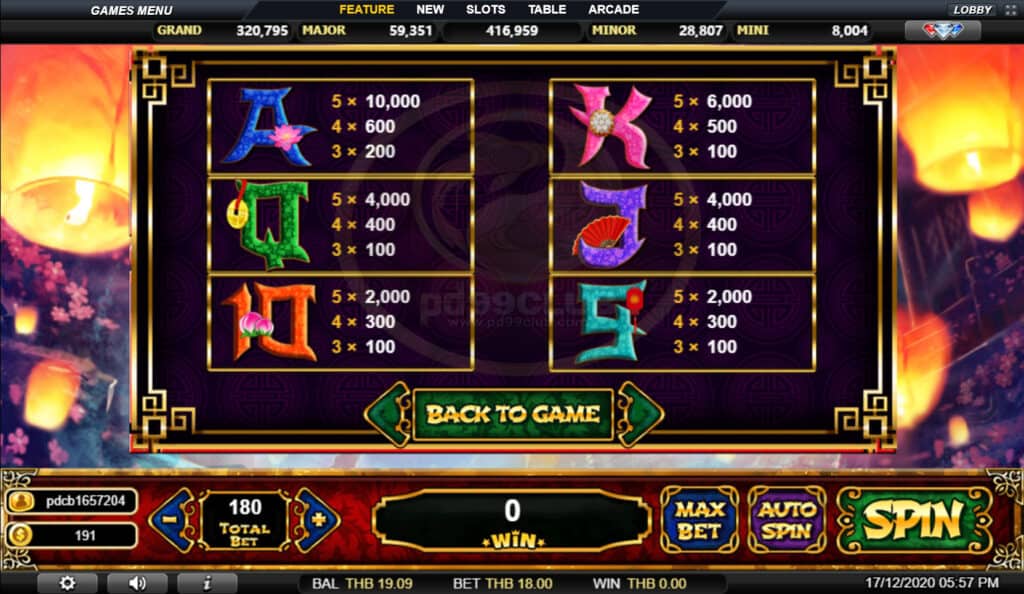Click the diamond gems icon
The width and height of the screenshot is (1024, 594).
tap(941, 31)
